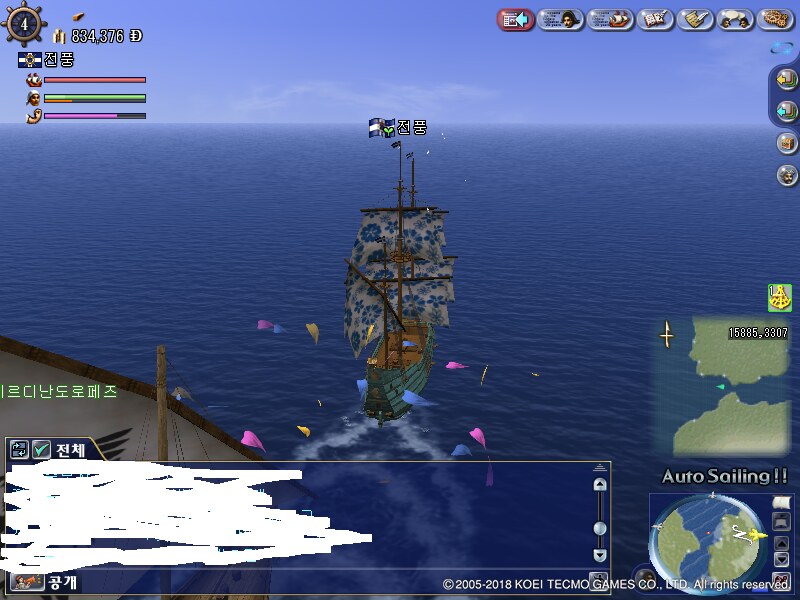Toggle the chat window switch-arrows icon
800x600 pixels.
pos(19,450)
